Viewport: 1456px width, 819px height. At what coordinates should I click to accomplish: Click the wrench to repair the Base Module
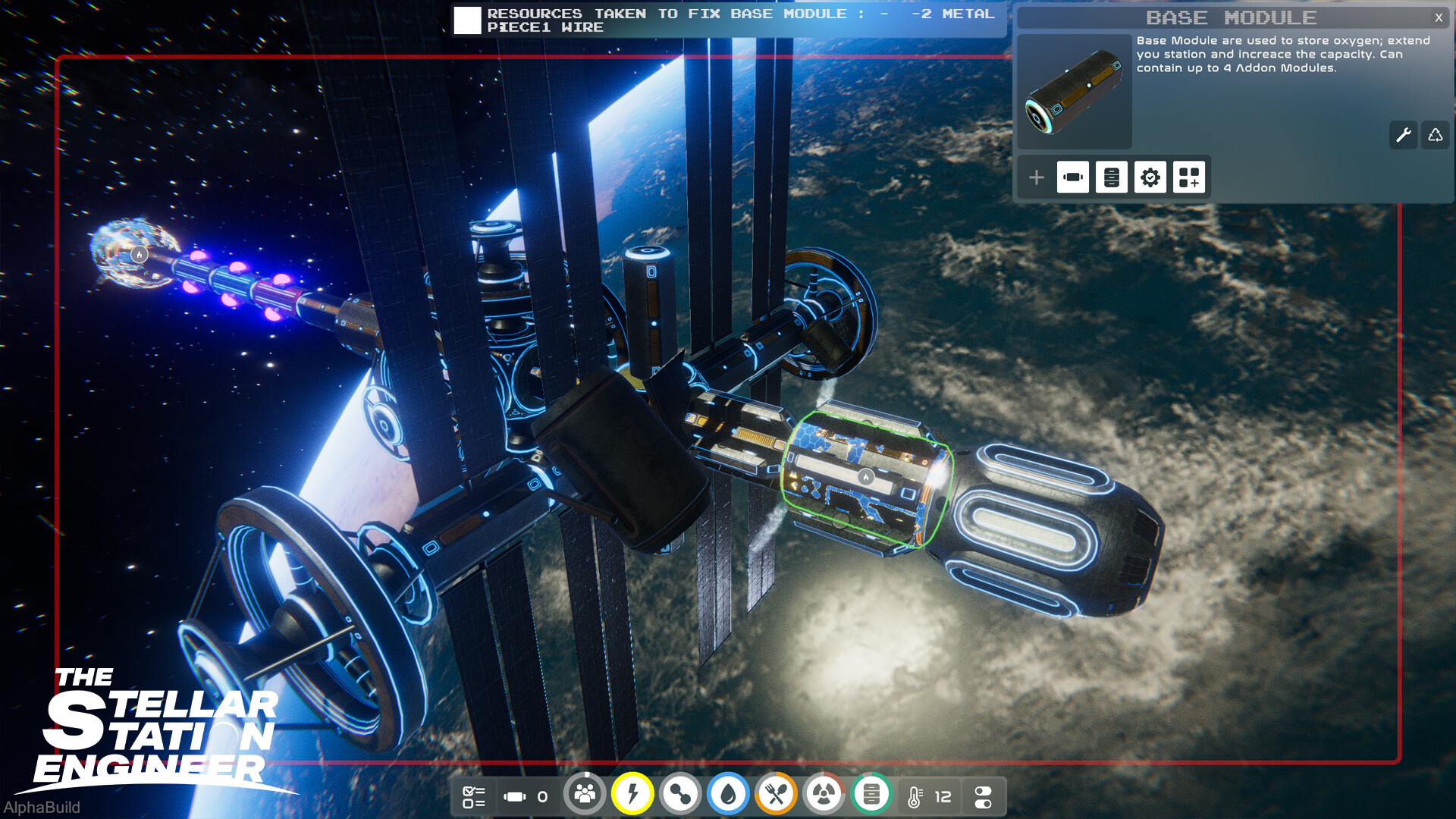coord(1403,135)
